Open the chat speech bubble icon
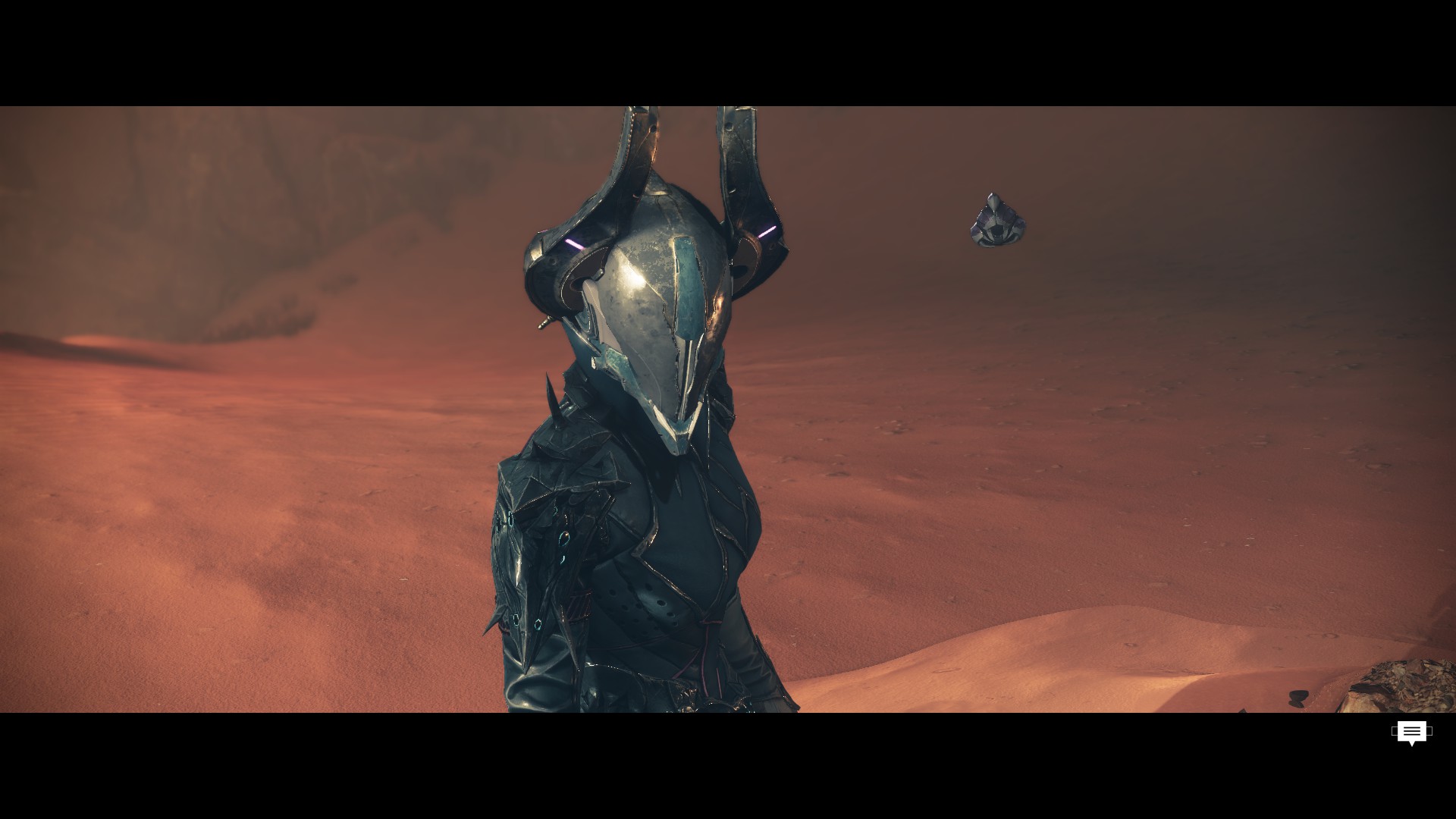1456x819 pixels. [x=1411, y=733]
